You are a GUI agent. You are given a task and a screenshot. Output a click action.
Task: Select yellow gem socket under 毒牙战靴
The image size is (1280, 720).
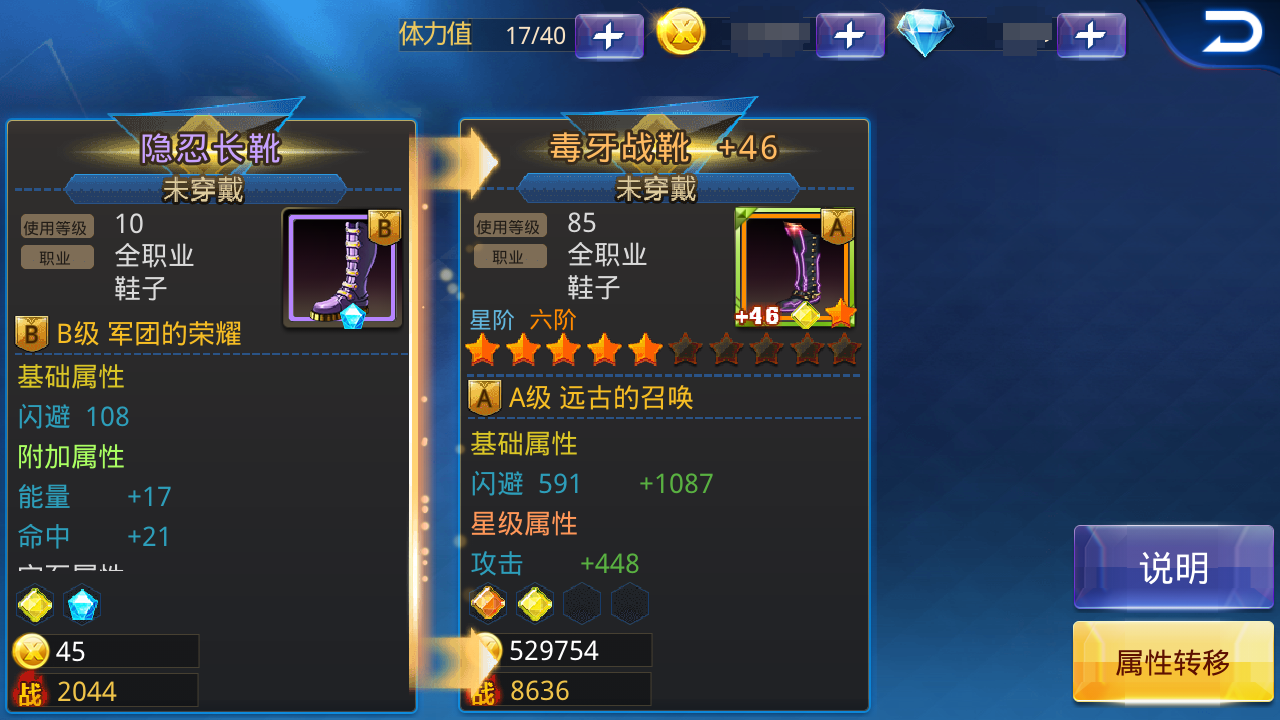(535, 604)
